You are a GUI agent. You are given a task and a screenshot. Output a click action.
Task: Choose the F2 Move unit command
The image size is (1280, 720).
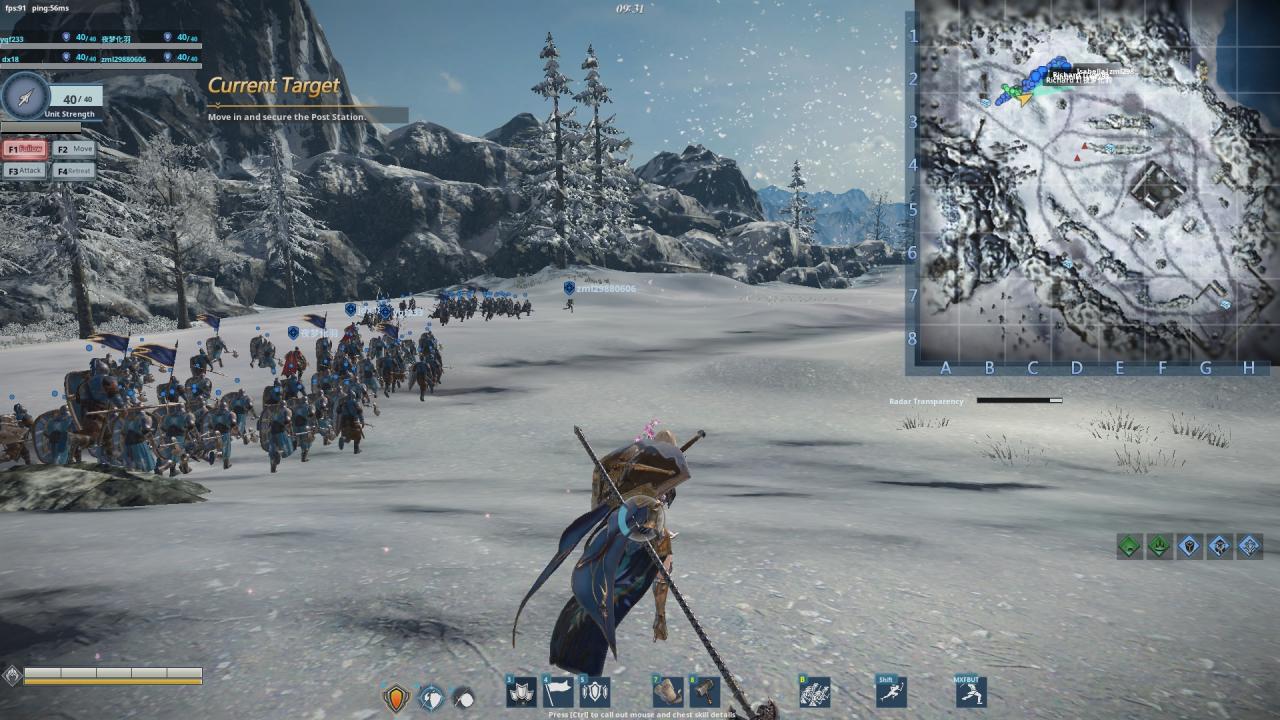(75, 149)
